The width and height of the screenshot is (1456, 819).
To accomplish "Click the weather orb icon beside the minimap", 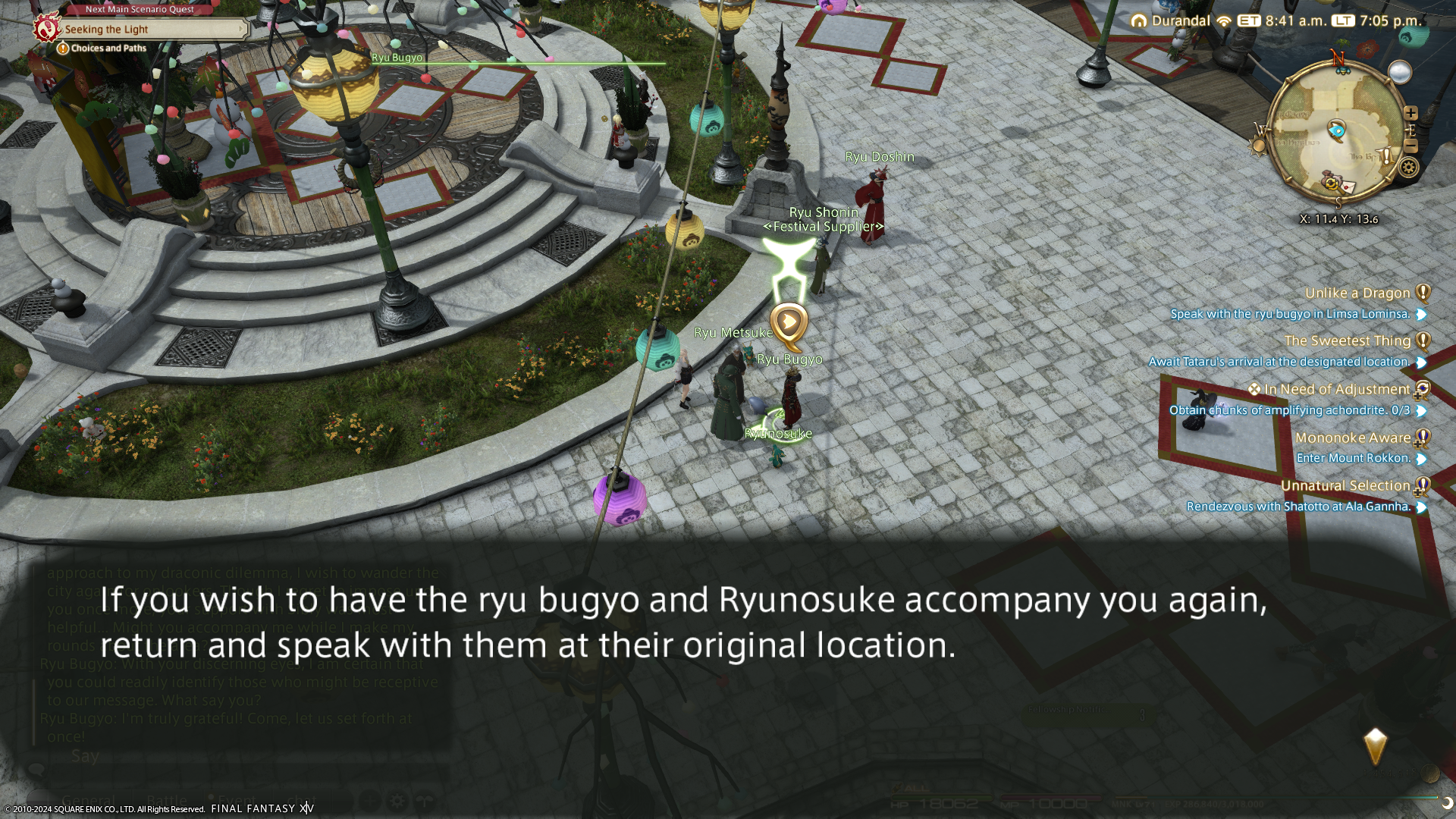I will (x=1399, y=72).
